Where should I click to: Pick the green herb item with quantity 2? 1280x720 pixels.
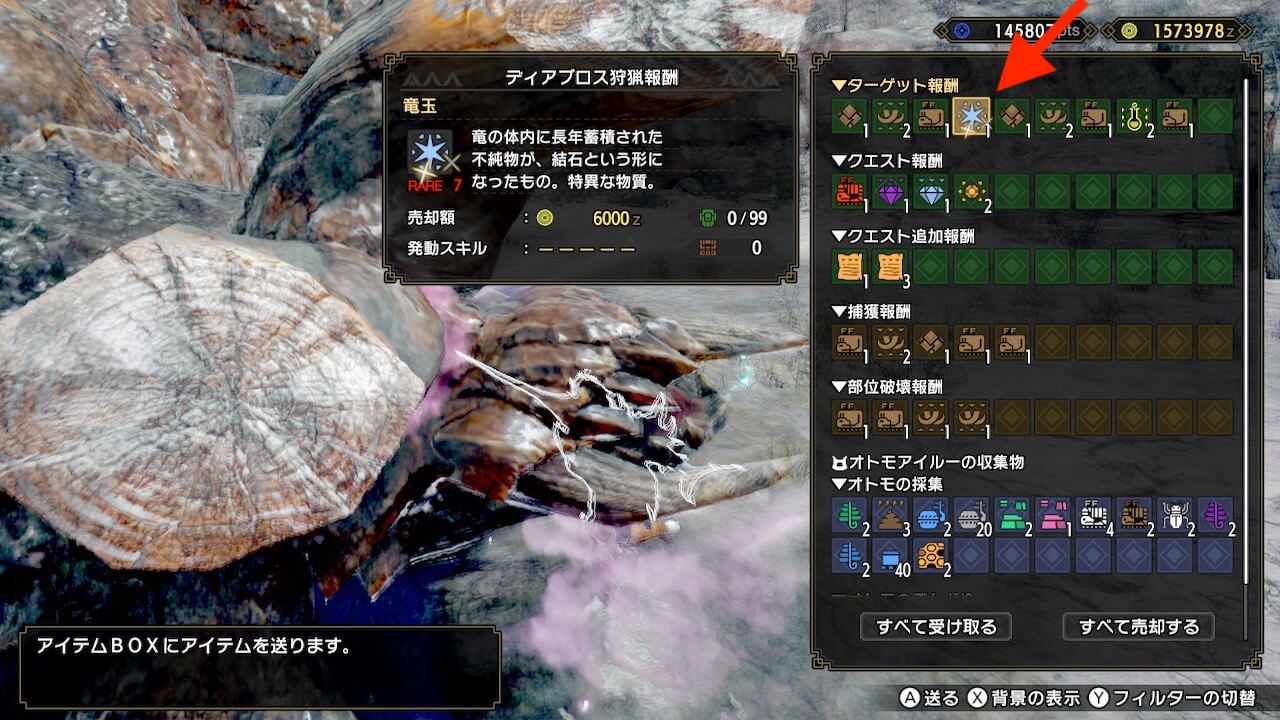point(849,515)
